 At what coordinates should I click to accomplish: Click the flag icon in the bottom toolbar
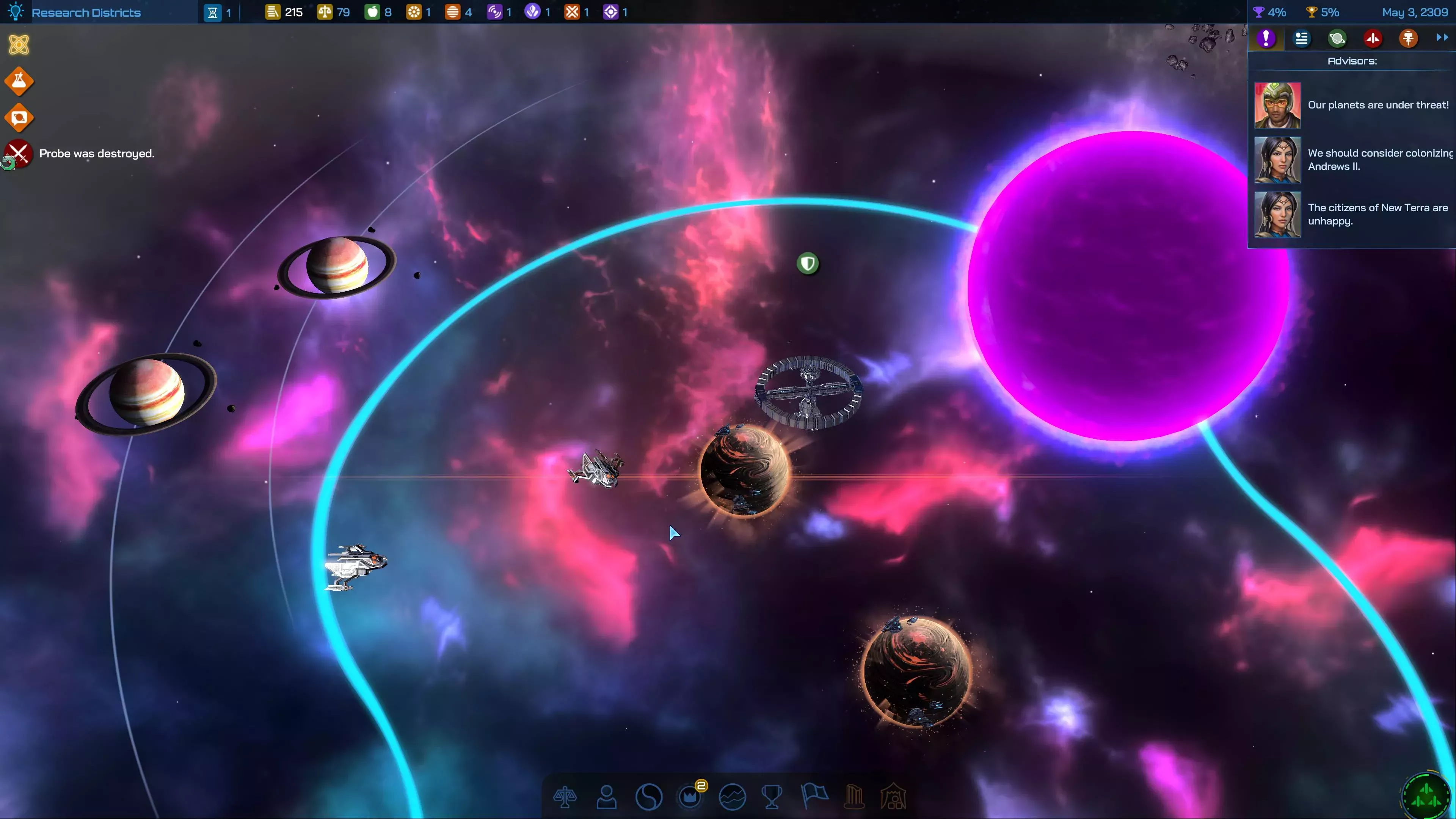pos(814,797)
